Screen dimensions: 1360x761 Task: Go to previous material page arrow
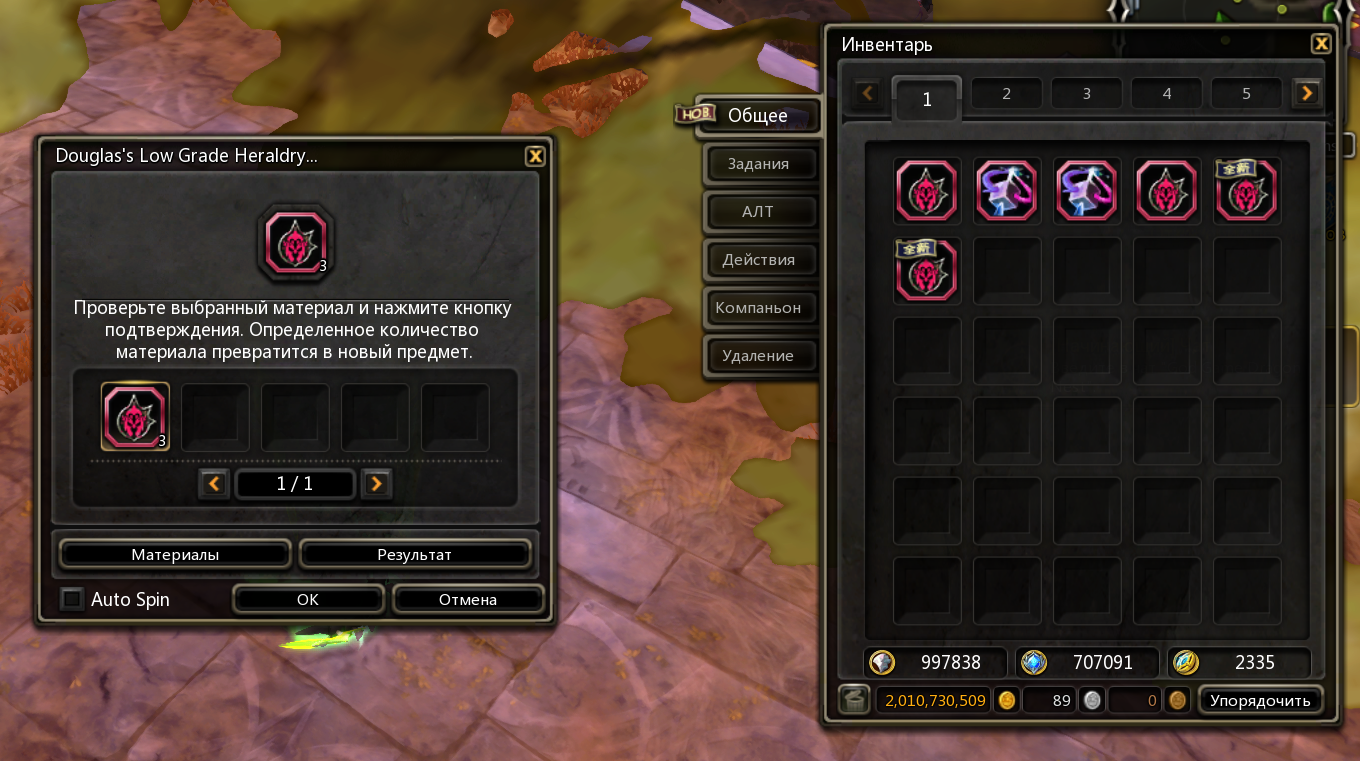(x=214, y=484)
